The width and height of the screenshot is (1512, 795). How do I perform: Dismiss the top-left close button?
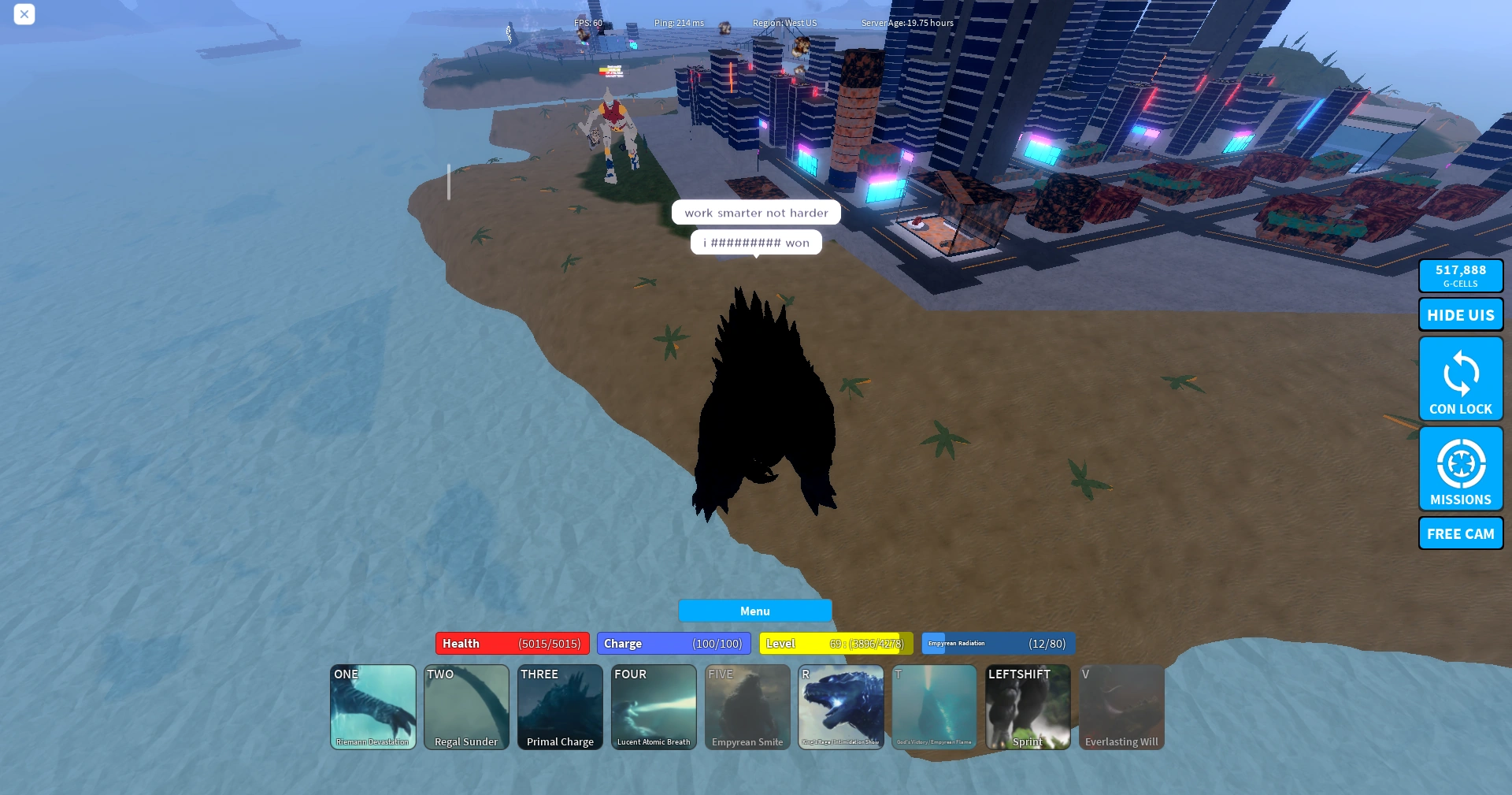pos(24,14)
